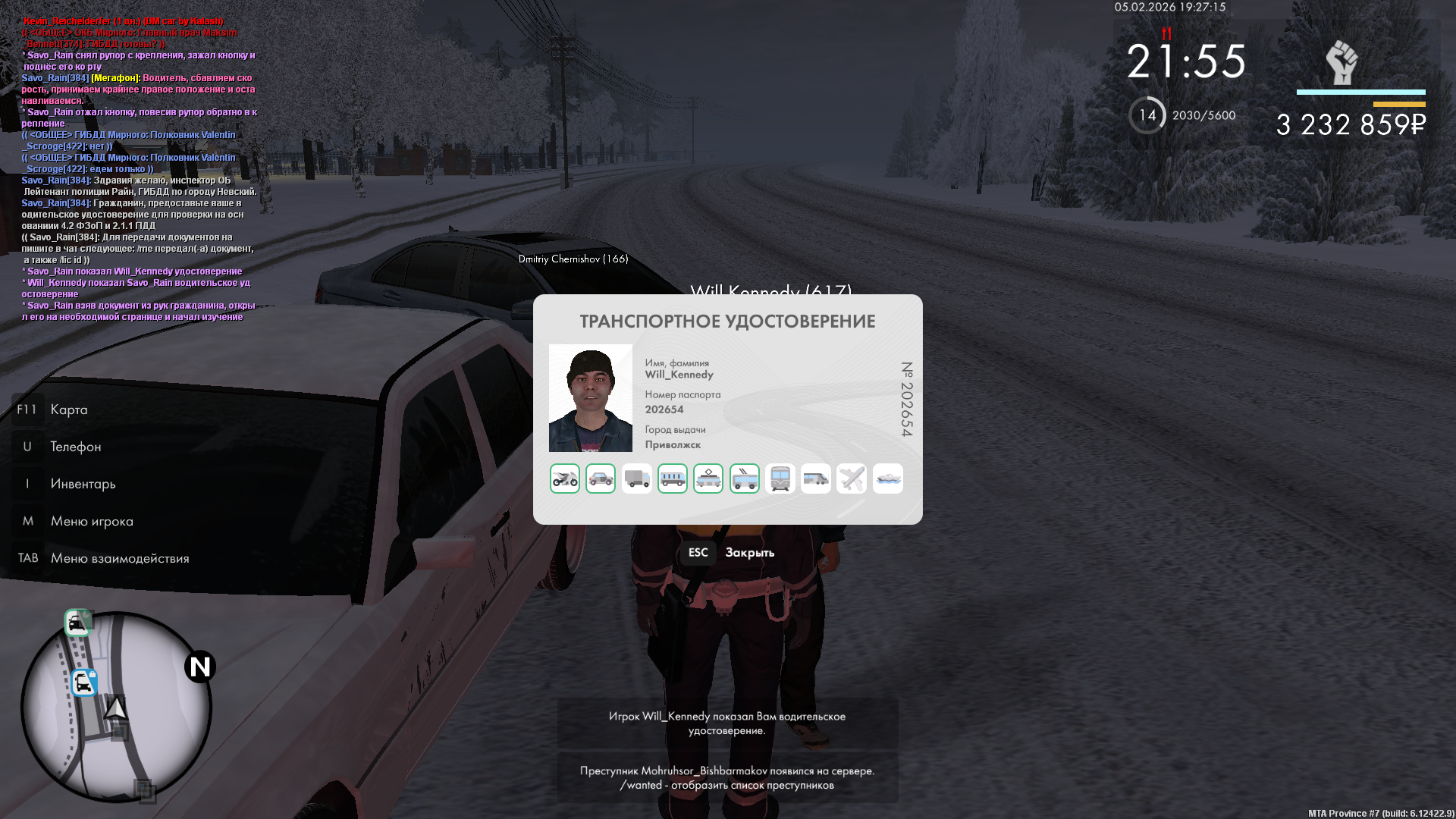
Task: Select the trolleybus license category icon
Action: (x=745, y=479)
